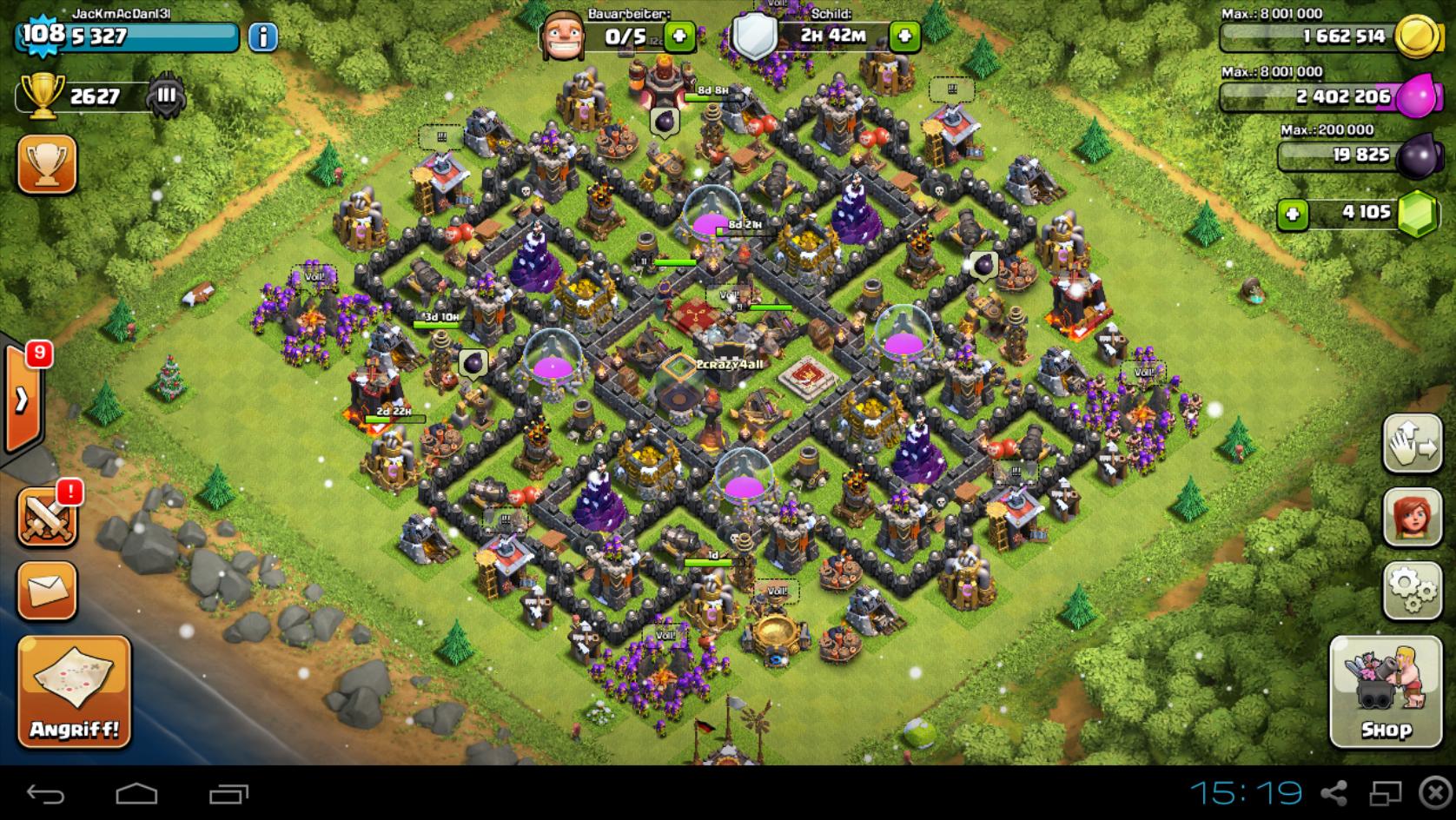
Task: Tap the share icon in system bar
Action: pos(1334,793)
